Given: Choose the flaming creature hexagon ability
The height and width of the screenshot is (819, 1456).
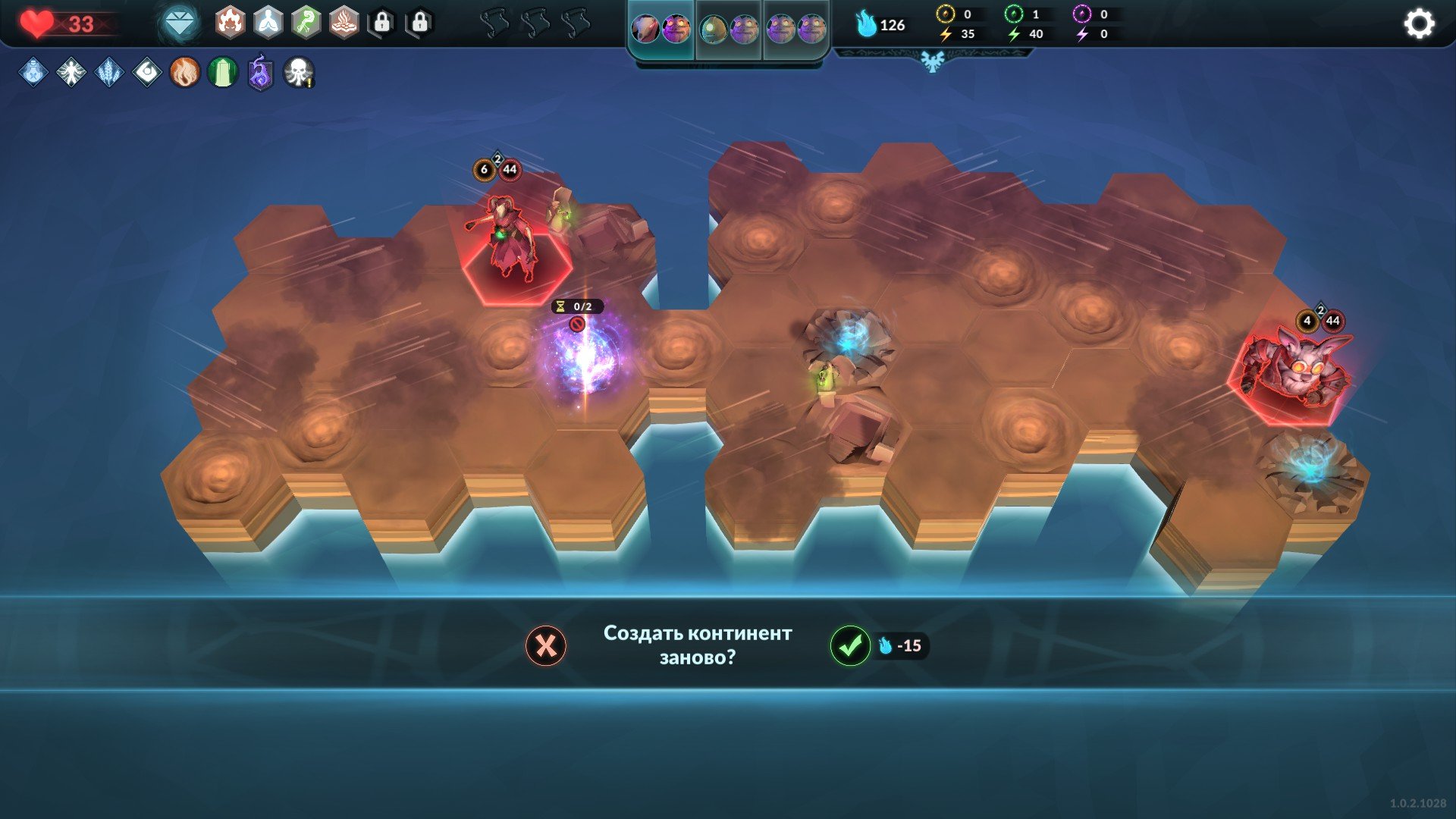Looking at the screenshot, I should pyautogui.click(x=231, y=24).
